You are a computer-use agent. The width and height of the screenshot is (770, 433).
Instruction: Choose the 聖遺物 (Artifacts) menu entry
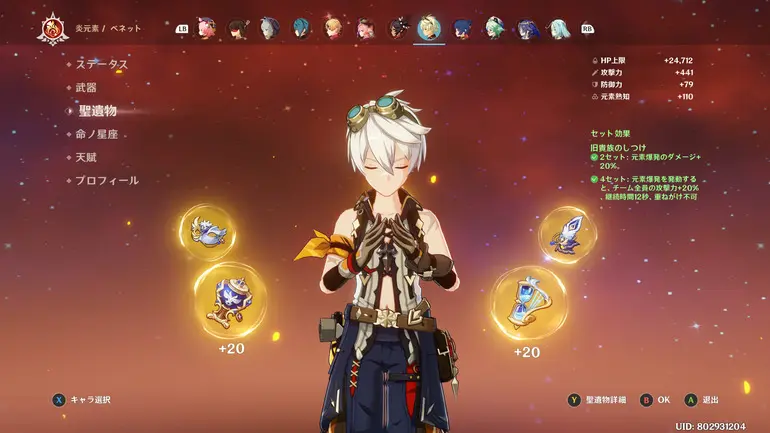(97, 111)
